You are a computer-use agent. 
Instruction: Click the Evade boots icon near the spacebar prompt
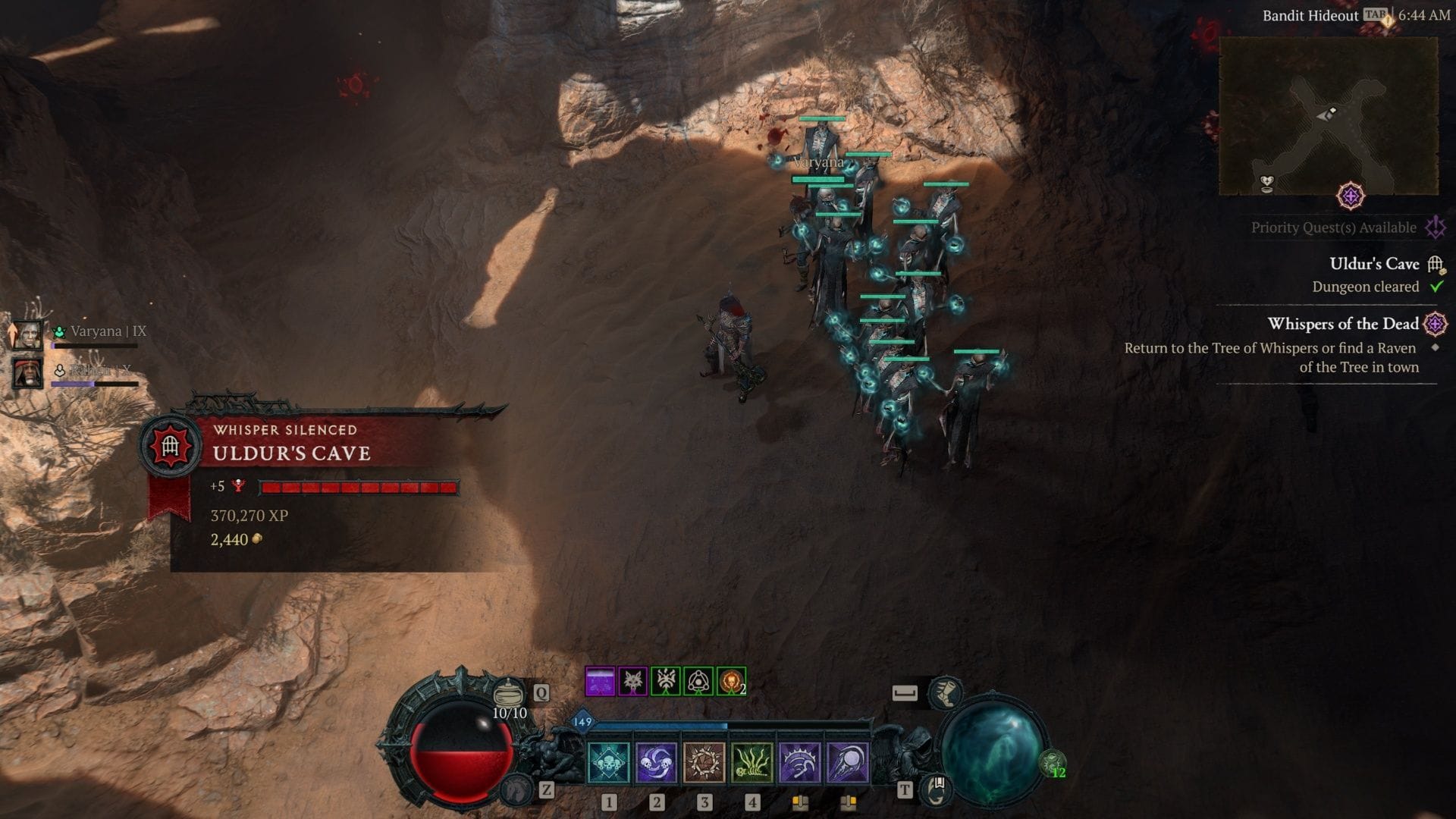[944, 694]
